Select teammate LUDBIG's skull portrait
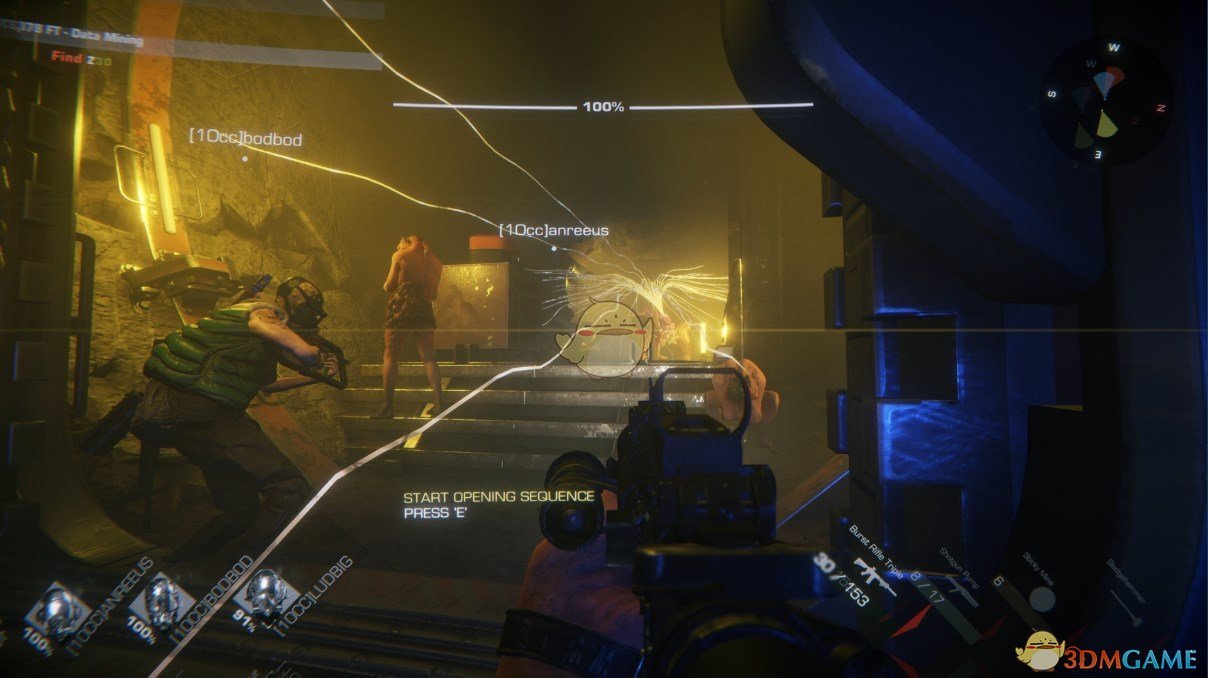 [267, 594]
